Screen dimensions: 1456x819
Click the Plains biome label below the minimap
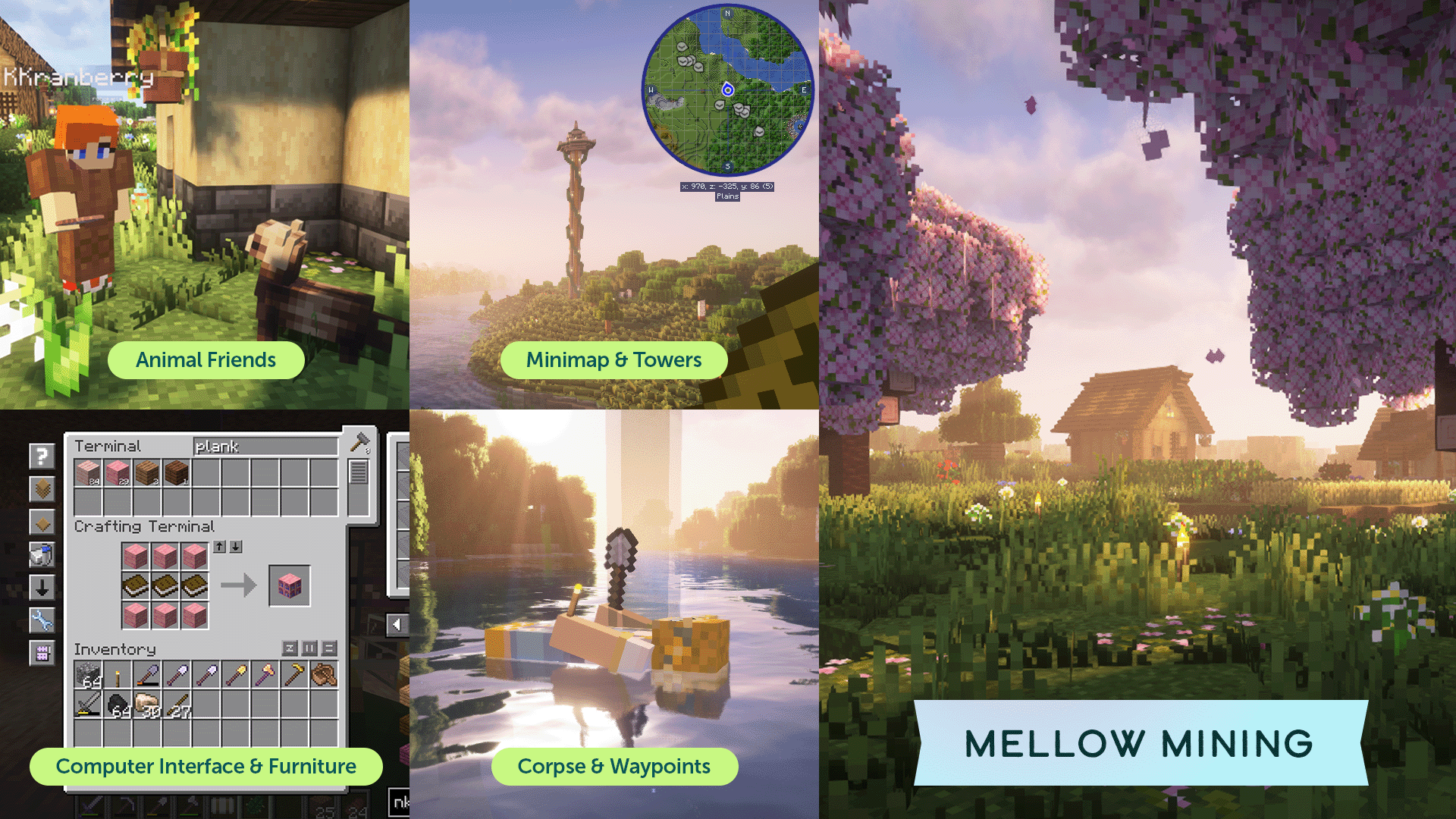727,196
